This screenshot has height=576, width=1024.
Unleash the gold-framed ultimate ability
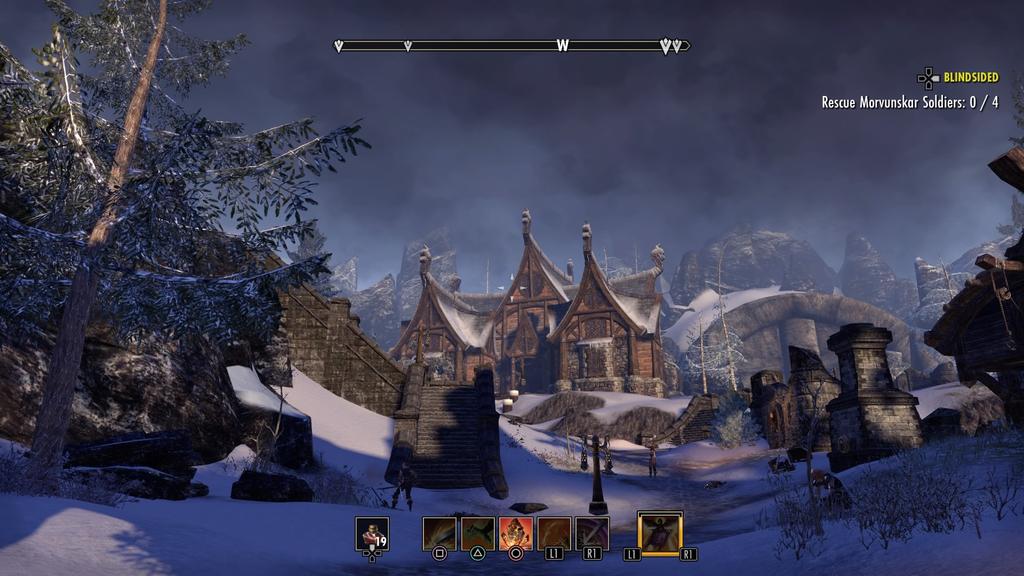(x=660, y=532)
